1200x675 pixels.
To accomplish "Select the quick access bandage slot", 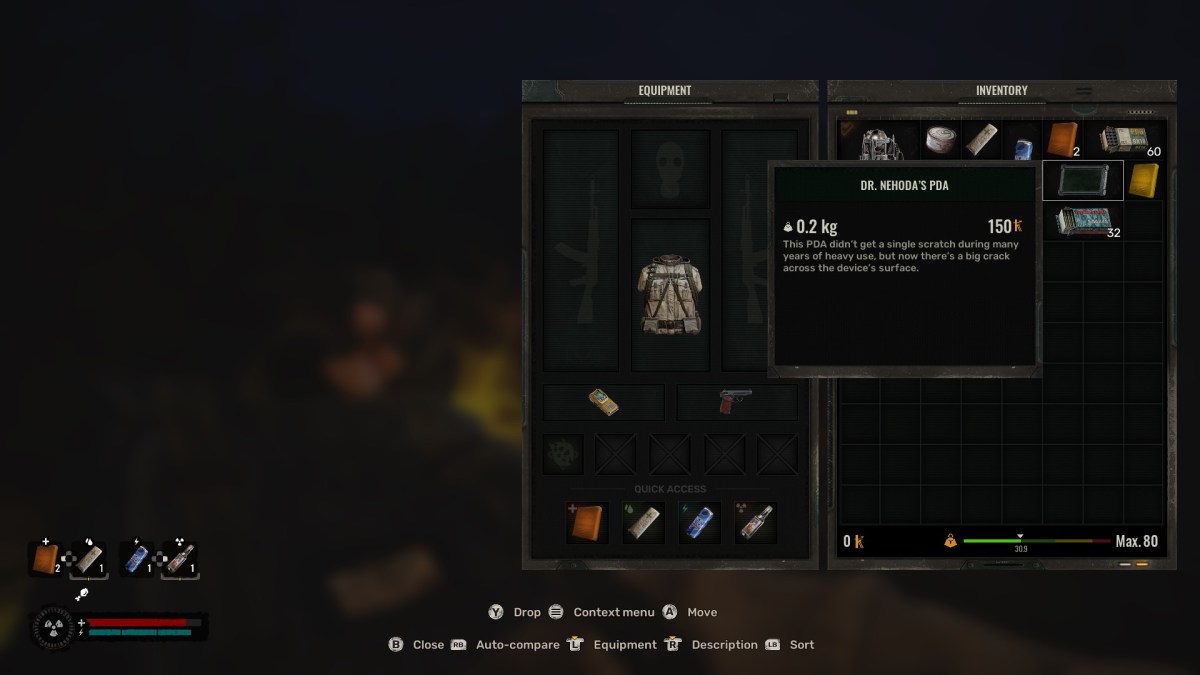I will pyautogui.click(x=643, y=522).
